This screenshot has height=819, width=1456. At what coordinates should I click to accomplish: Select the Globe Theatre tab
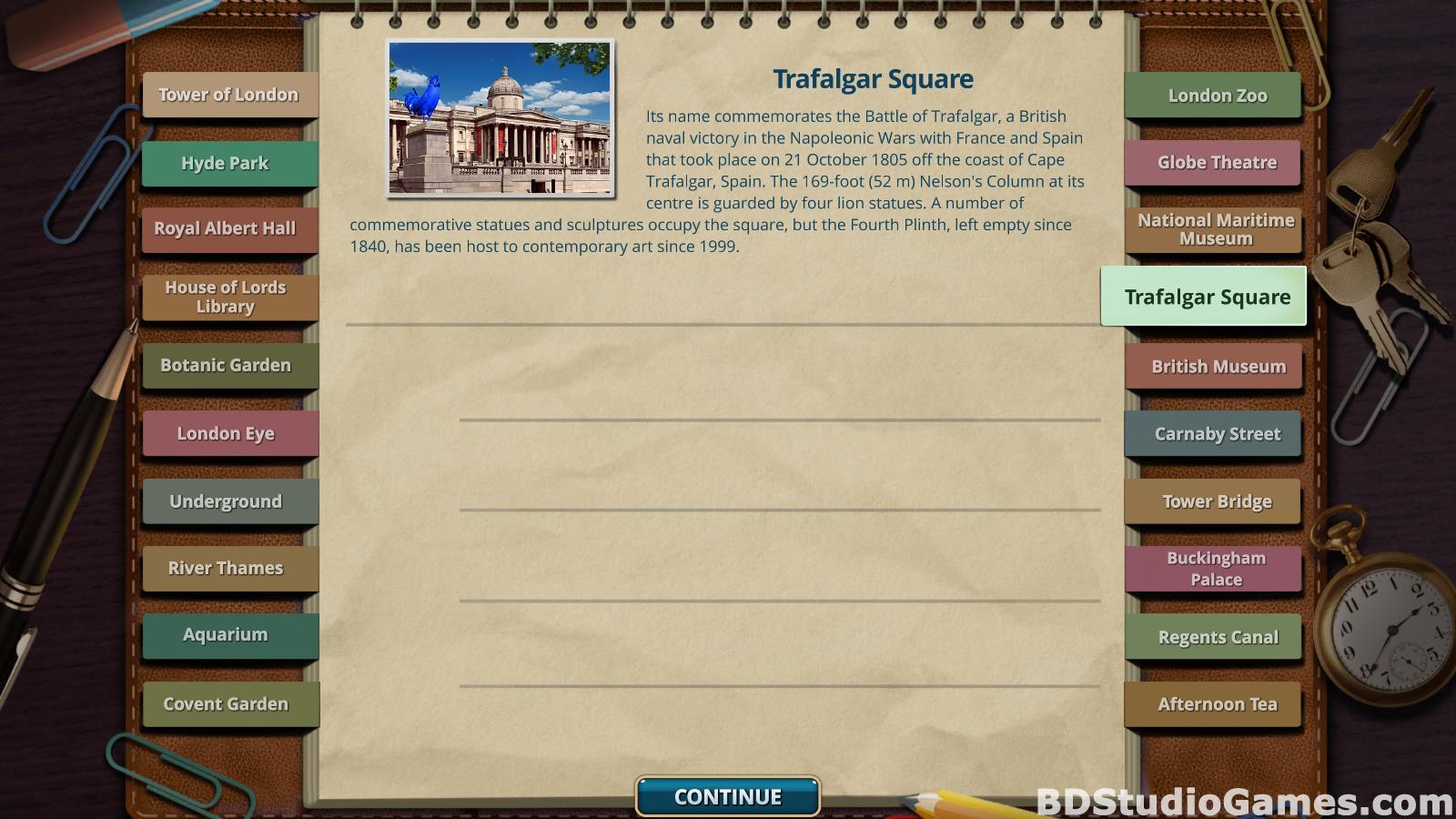[1217, 163]
